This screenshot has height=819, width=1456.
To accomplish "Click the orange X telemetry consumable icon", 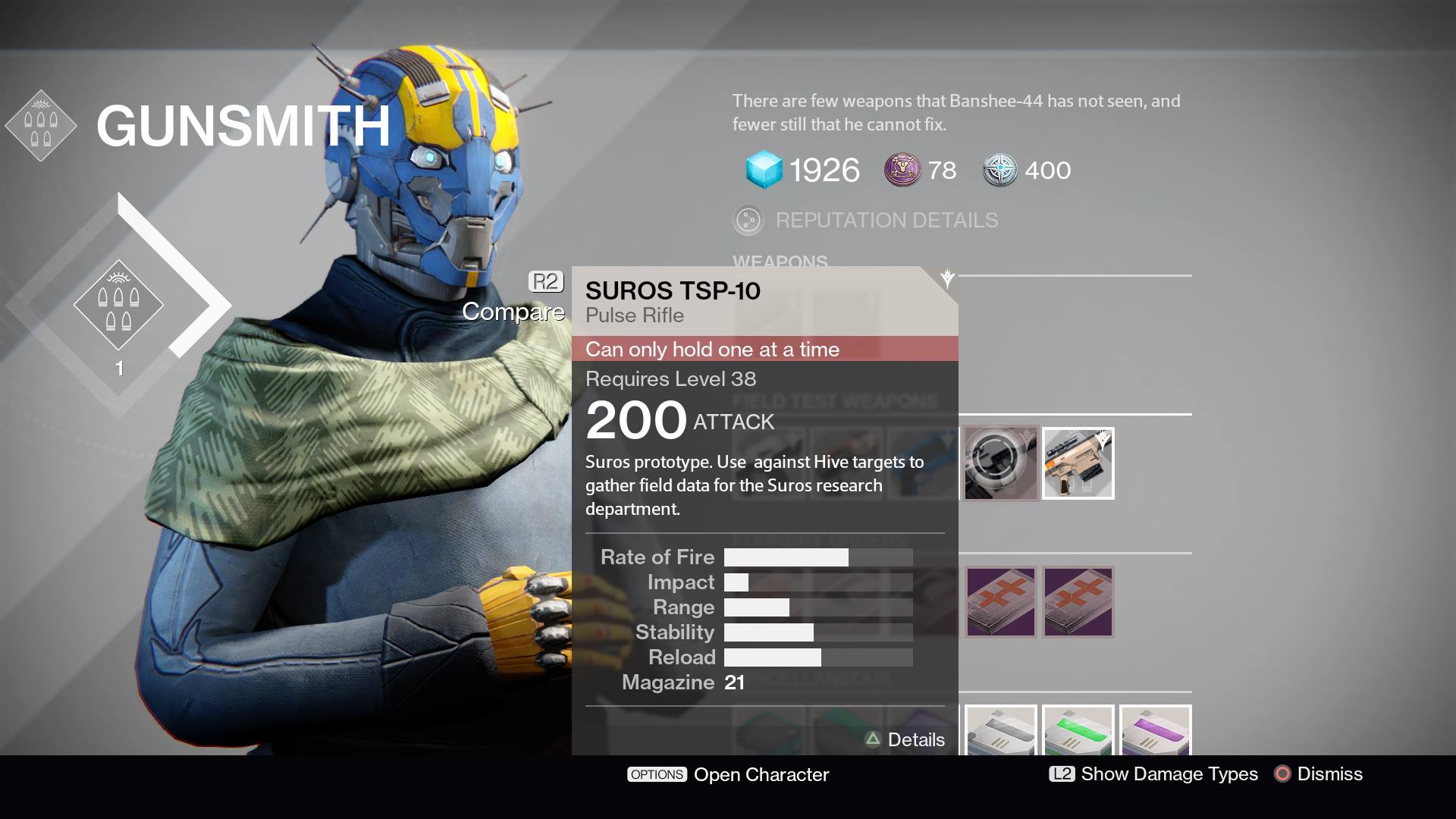I will (x=1000, y=601).
